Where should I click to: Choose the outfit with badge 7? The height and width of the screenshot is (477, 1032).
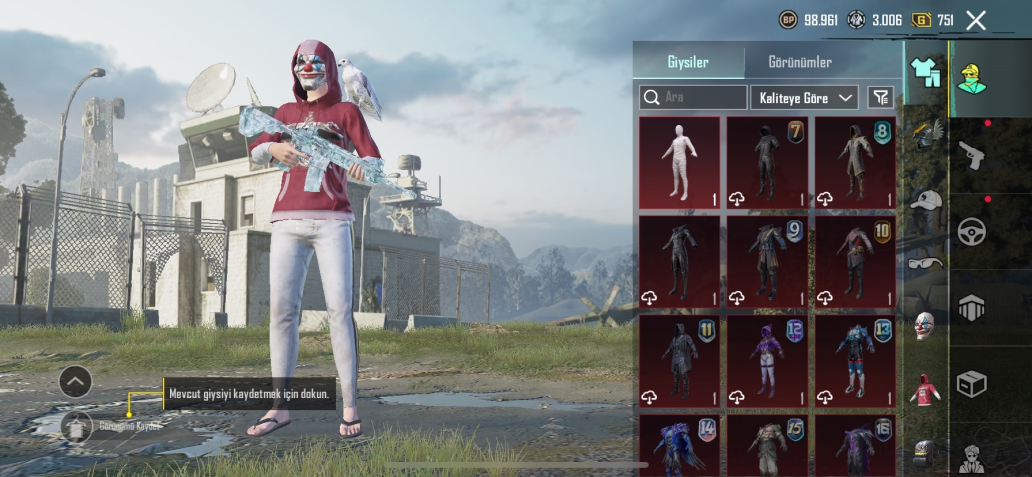767,162
